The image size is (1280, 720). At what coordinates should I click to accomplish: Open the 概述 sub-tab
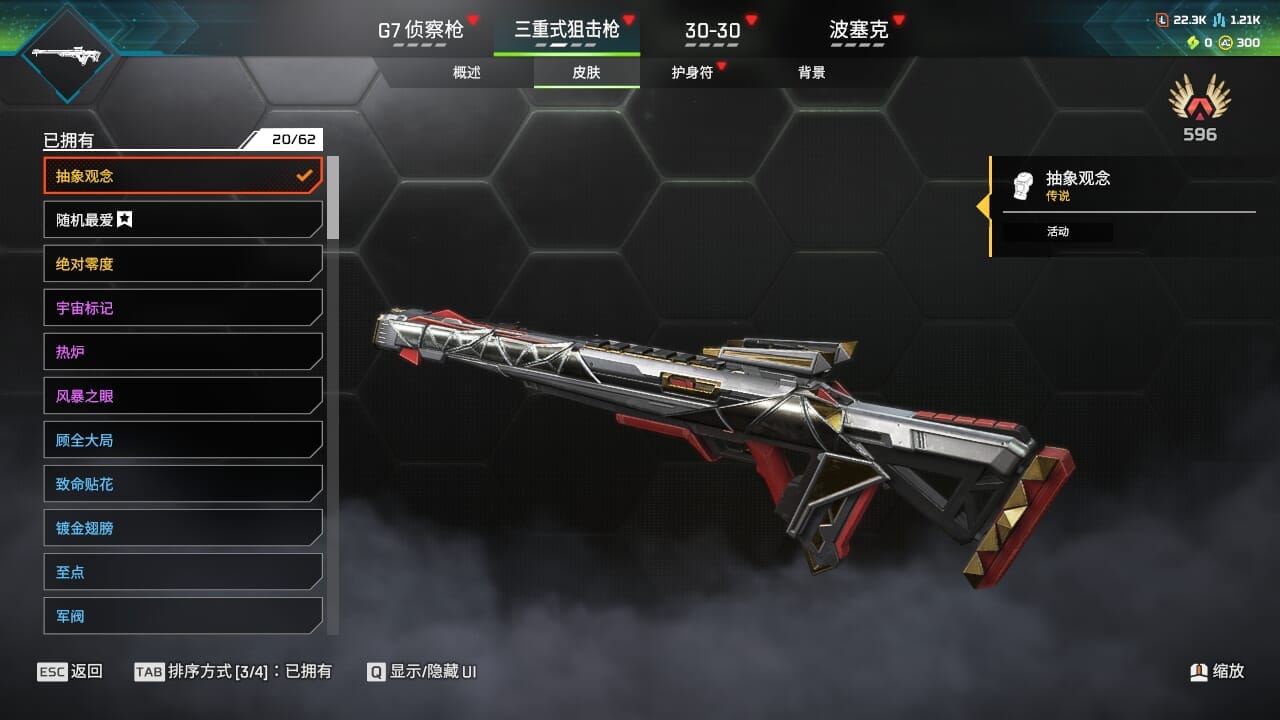click(467, 73)
